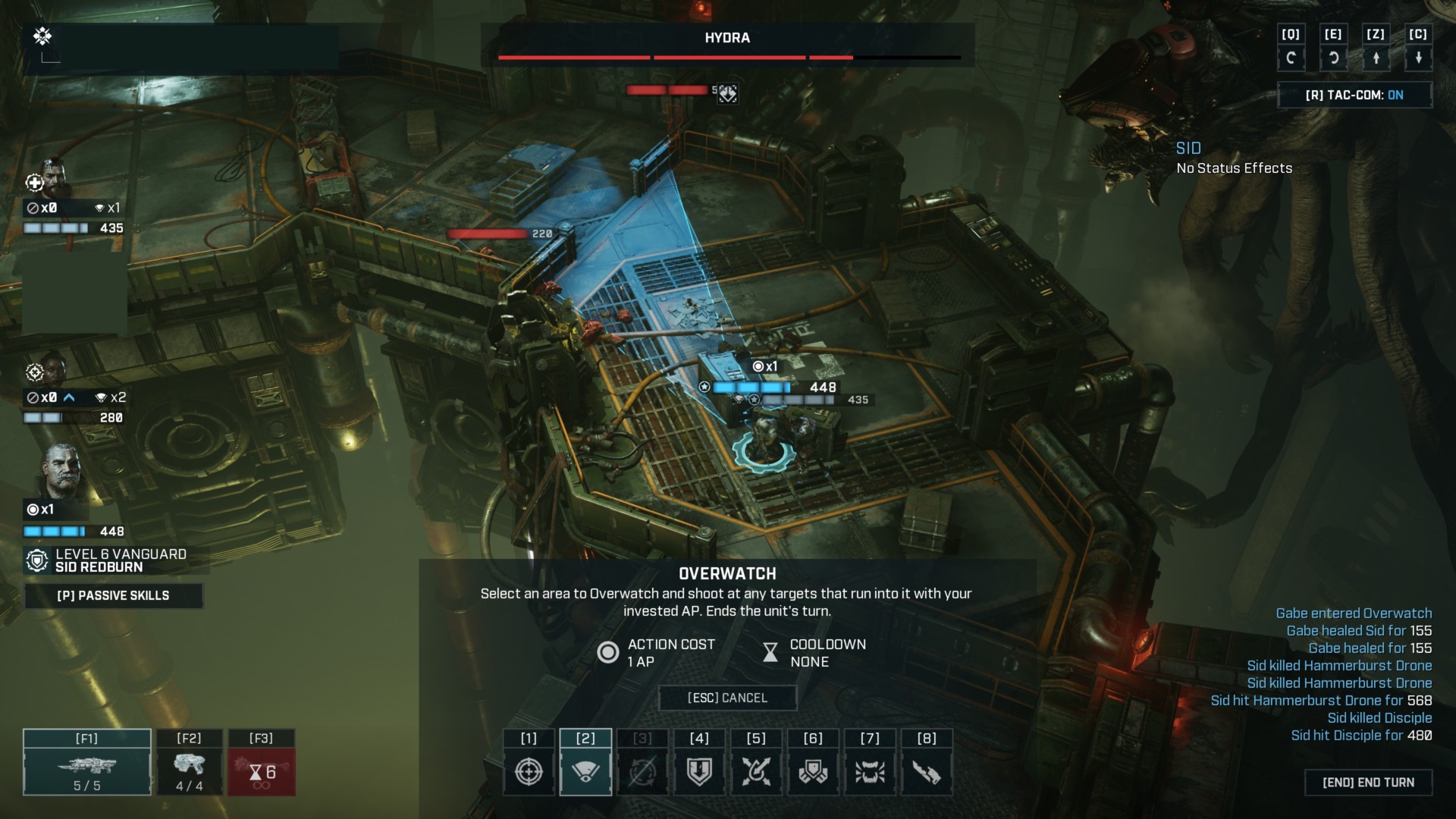Click the camera zoom-in arrow under [Z]
The image size is (1456, 819).
tap(1377, 58)
